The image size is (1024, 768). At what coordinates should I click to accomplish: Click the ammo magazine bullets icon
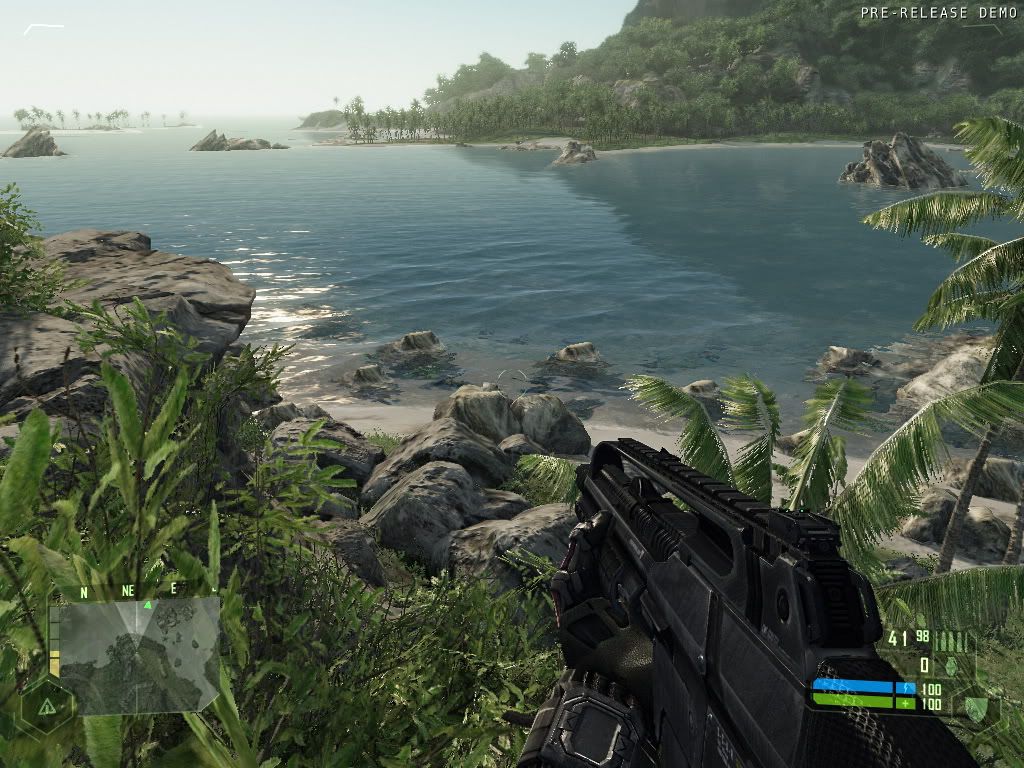coord(952,641)
